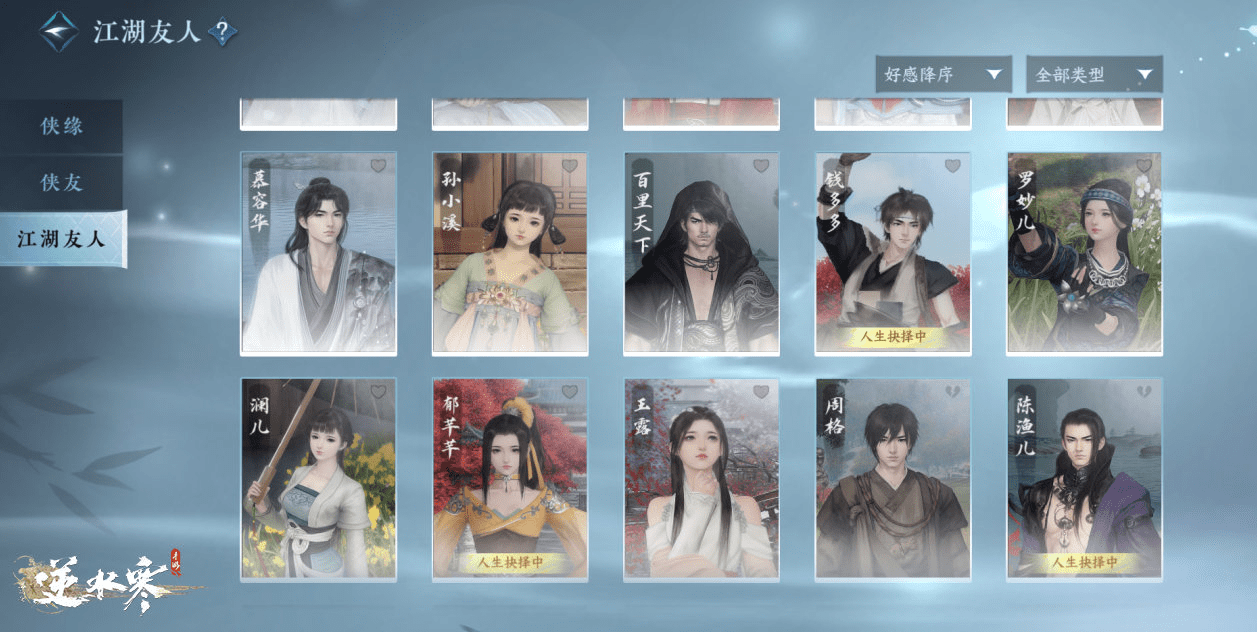Select the 周格 character card
Screen dimensions: 1257x632
[x=893, y=479]
